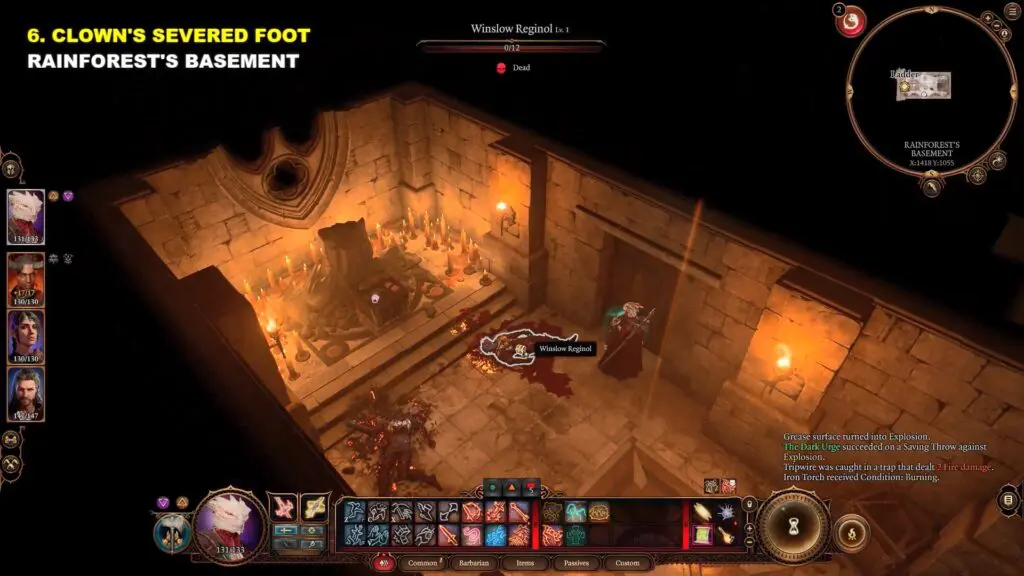Choose the dark-haired woman party portrait
The width and height of the screenshot is (1024, 576).
click(x=26, y=337)
